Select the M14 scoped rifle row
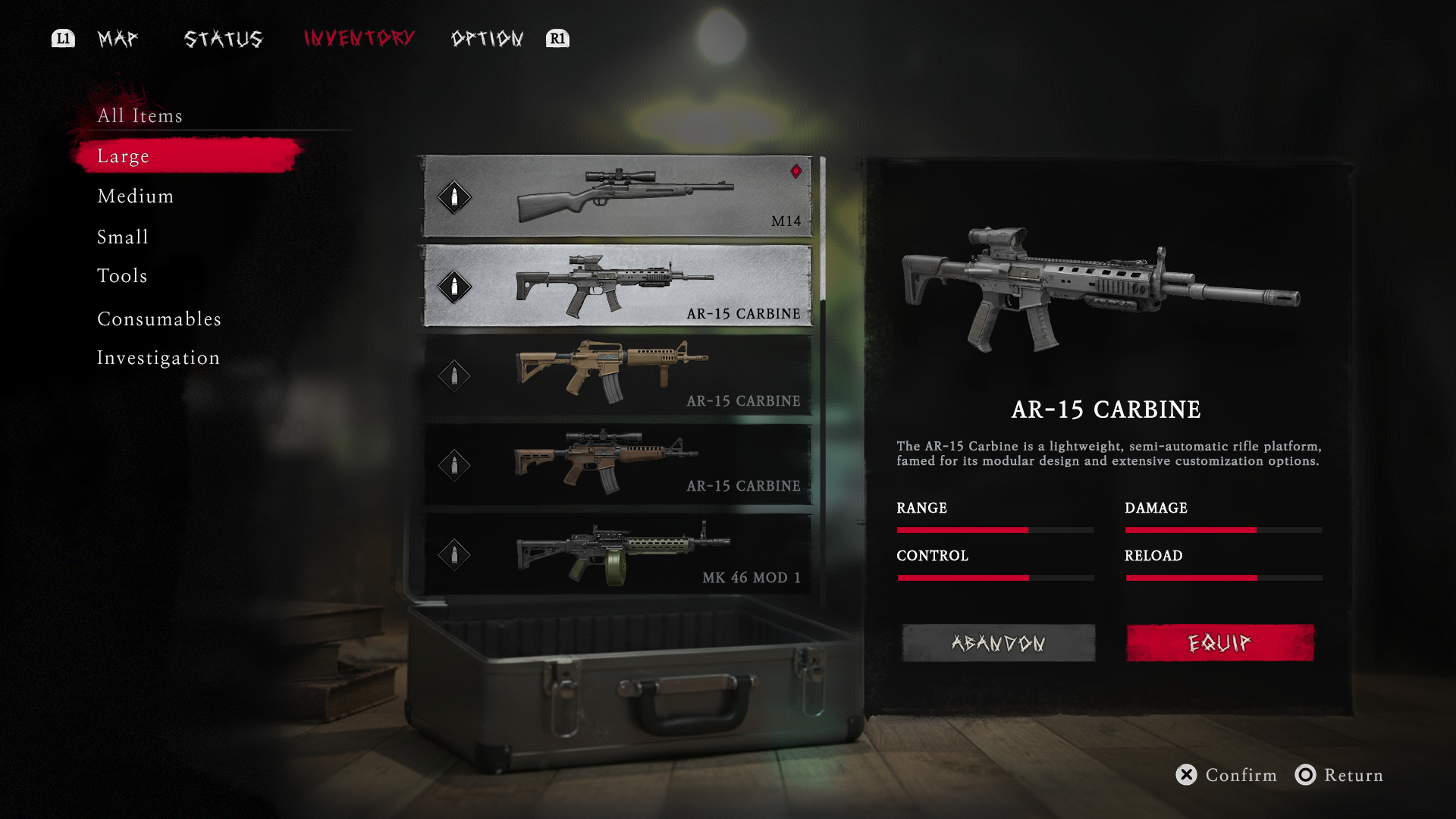The image size is (1456, 819). 617,196
